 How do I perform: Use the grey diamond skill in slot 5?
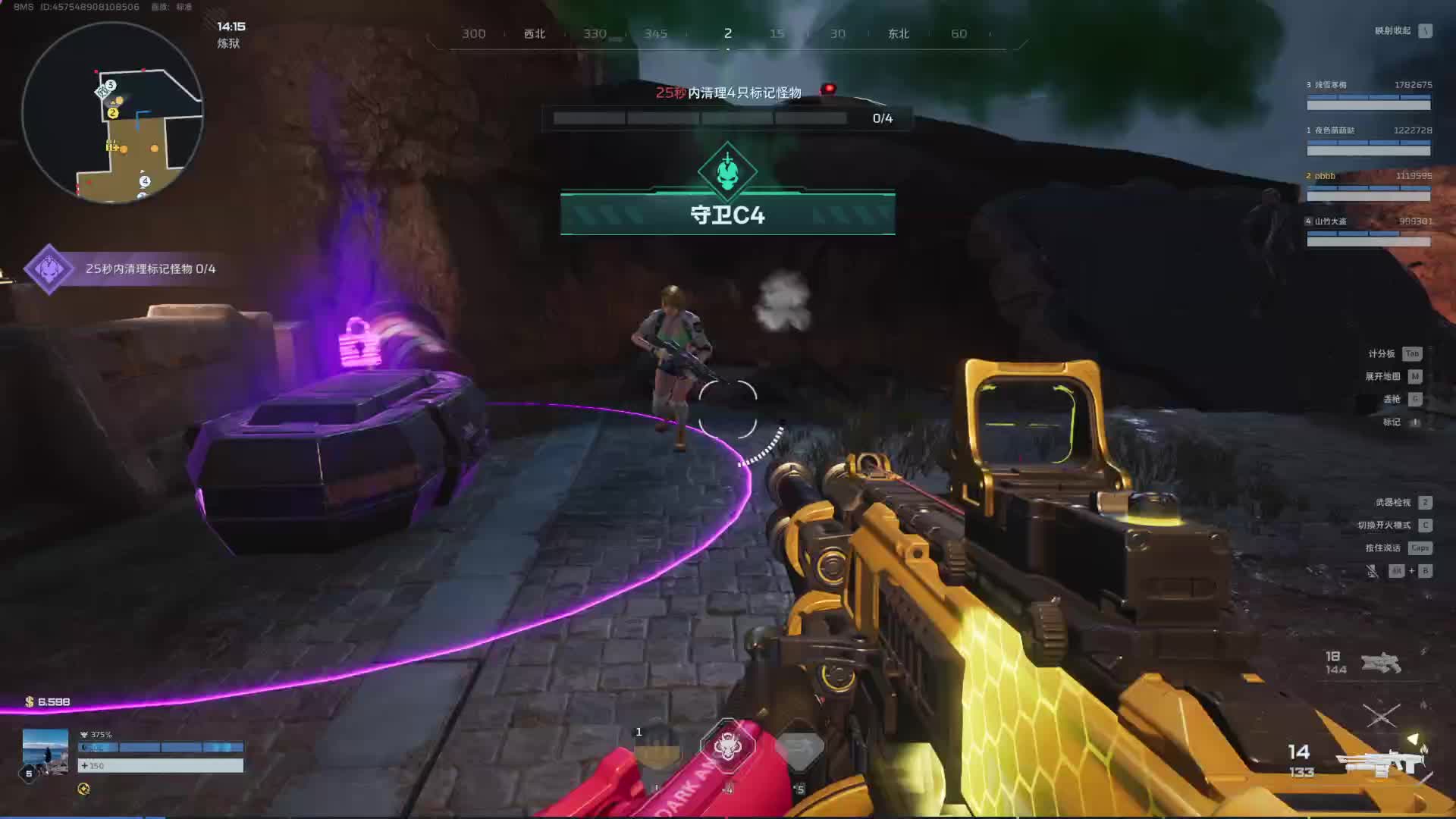click(799, 749)
